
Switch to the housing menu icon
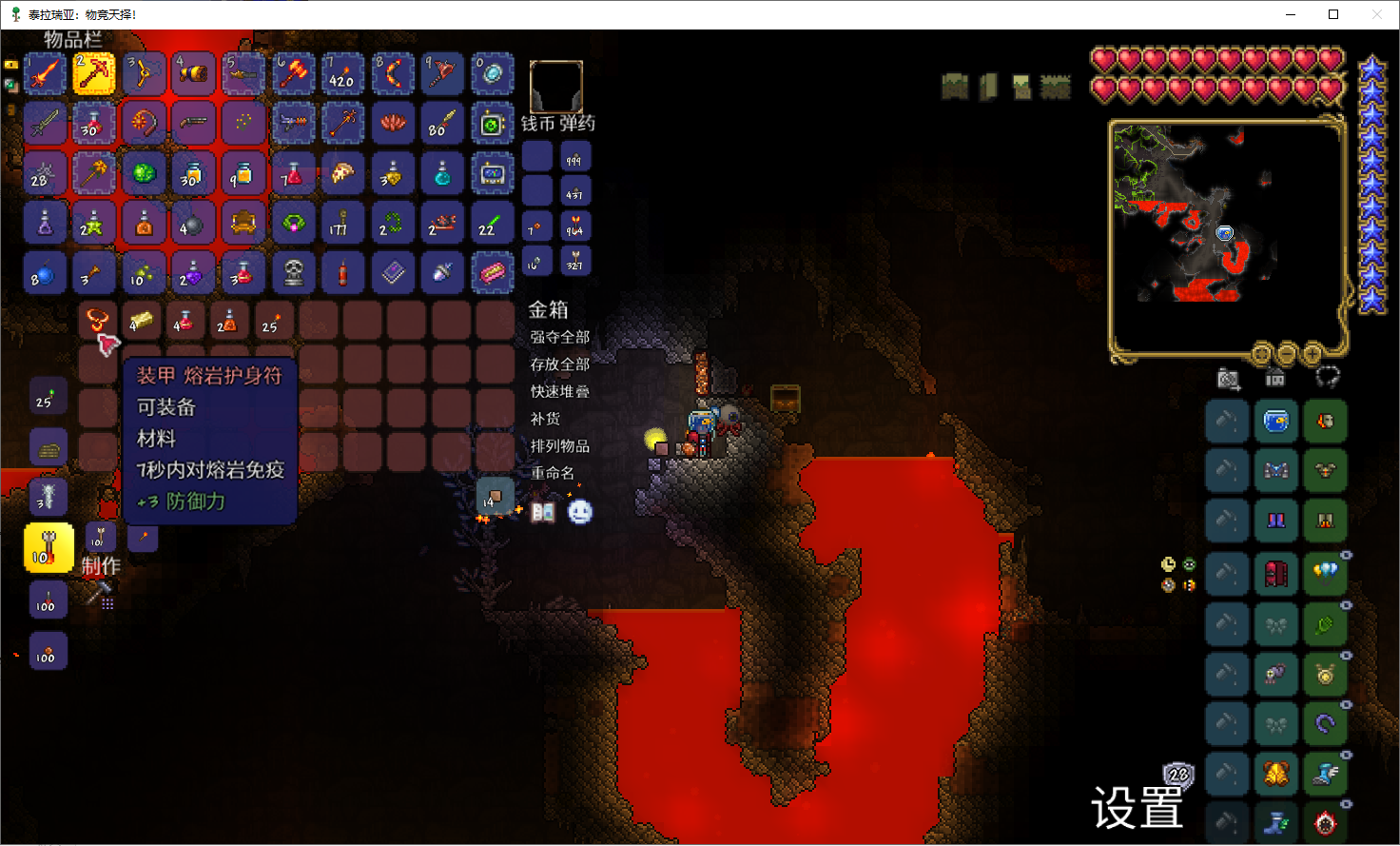point(1275,379)
